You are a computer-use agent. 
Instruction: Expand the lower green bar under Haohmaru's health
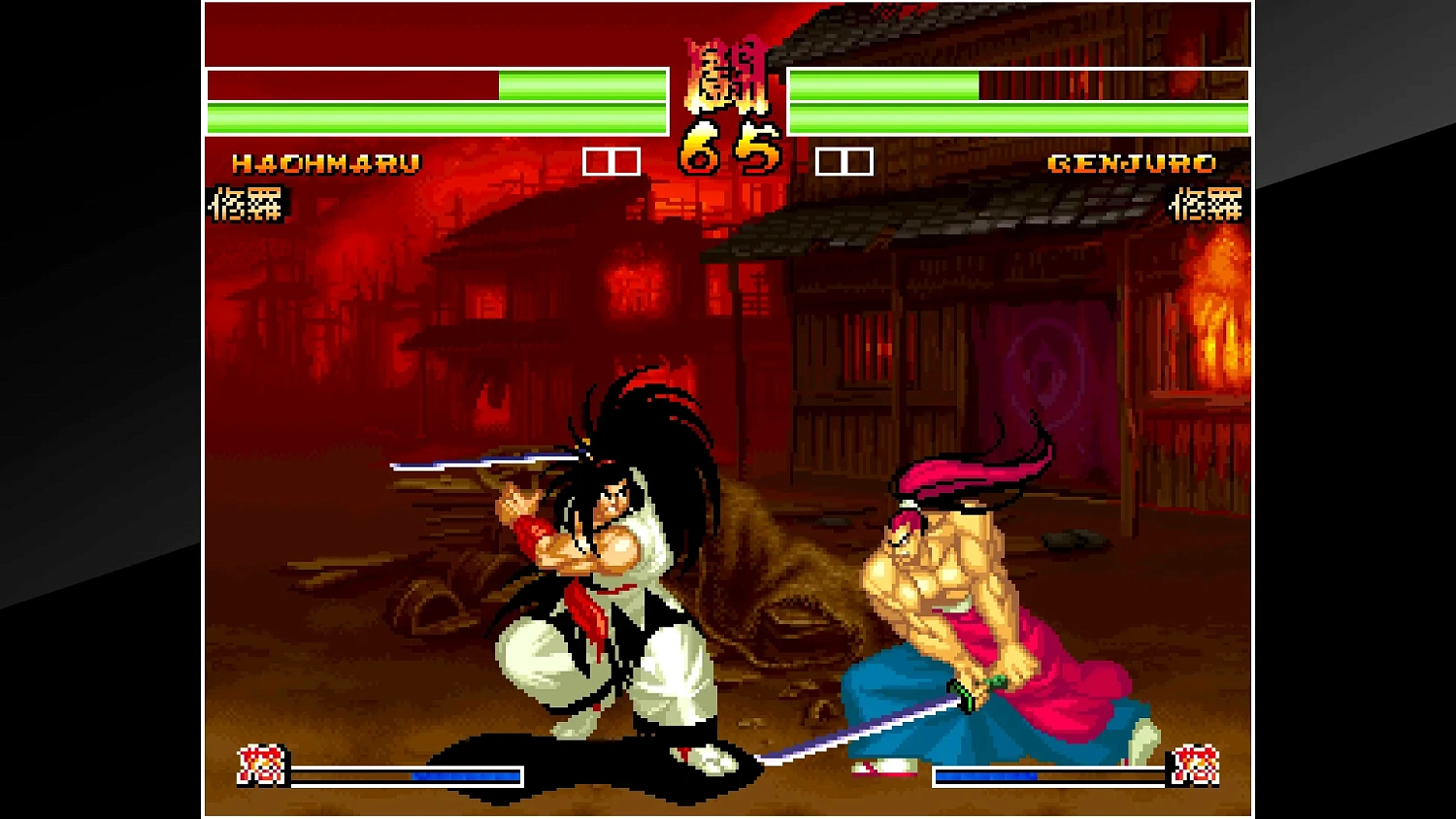click(437, 116)
